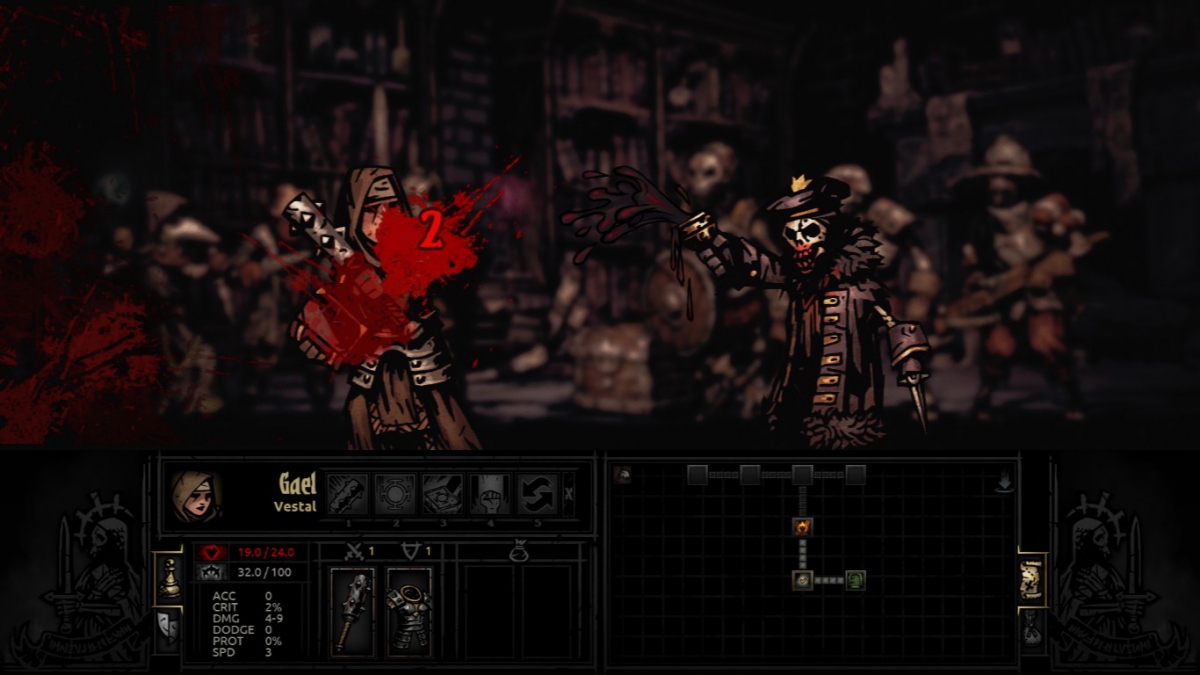Click the X pass turn button
The width and height of the screenshot is (1200, 675).
click(569, 493)
